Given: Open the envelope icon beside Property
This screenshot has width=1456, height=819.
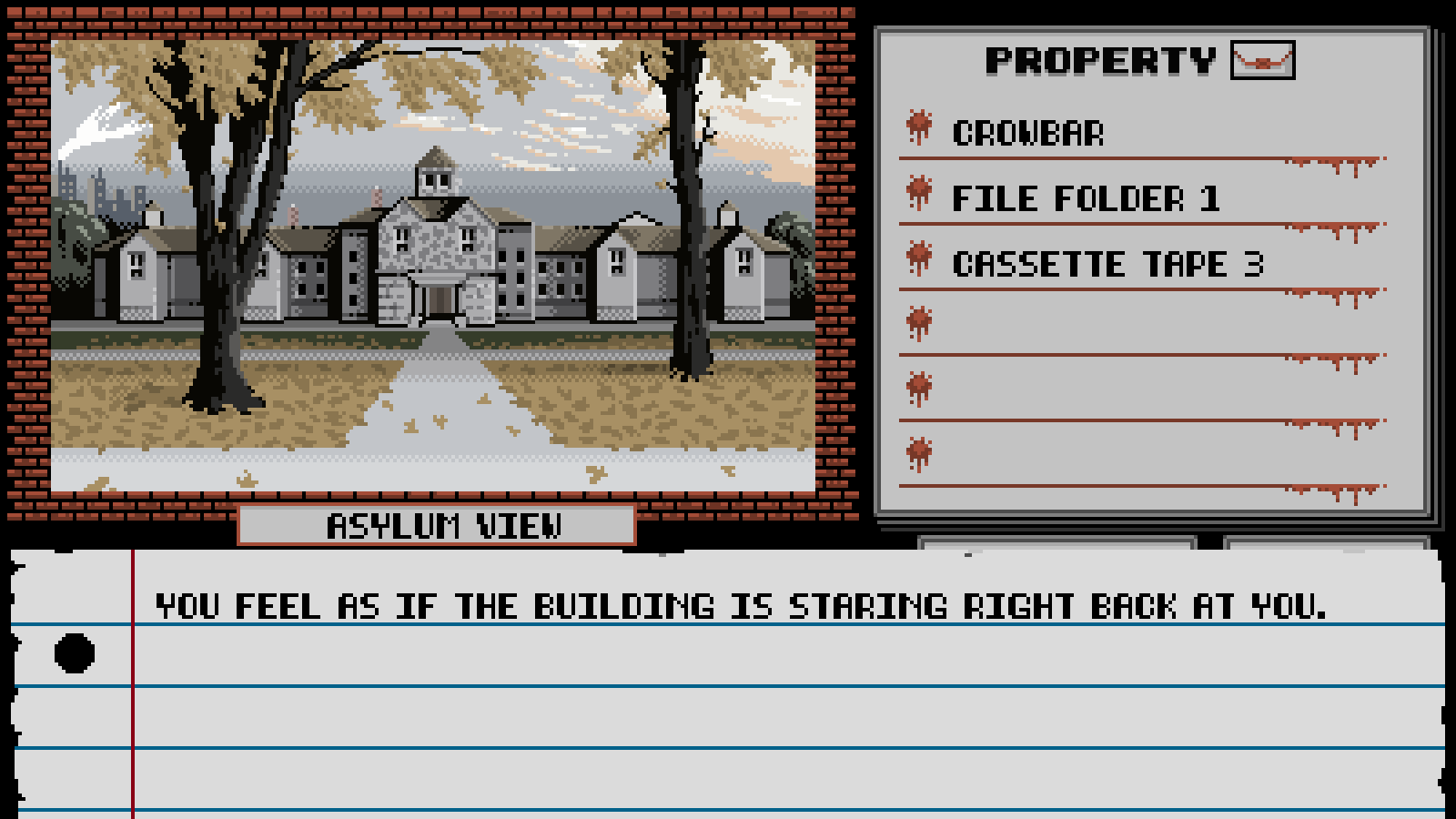Looking at the screenshot, I should (1262, 60).
